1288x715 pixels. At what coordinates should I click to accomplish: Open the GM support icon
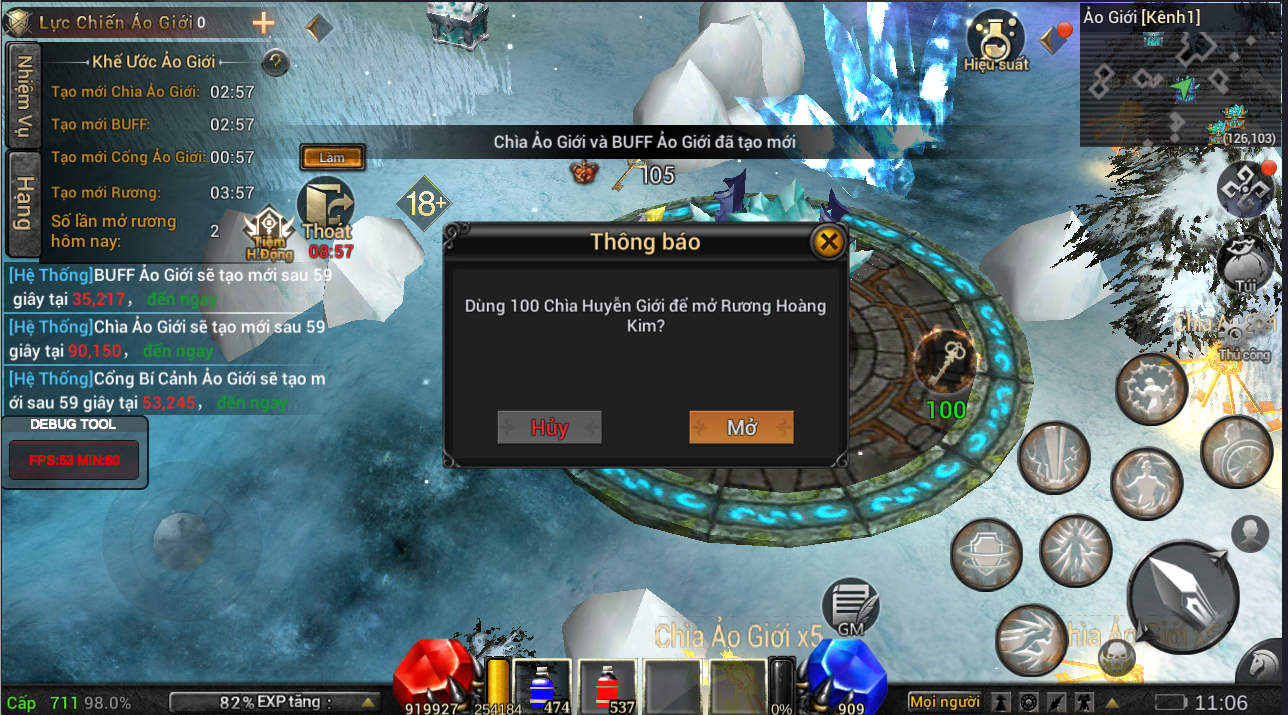click(x=850, y=606)
